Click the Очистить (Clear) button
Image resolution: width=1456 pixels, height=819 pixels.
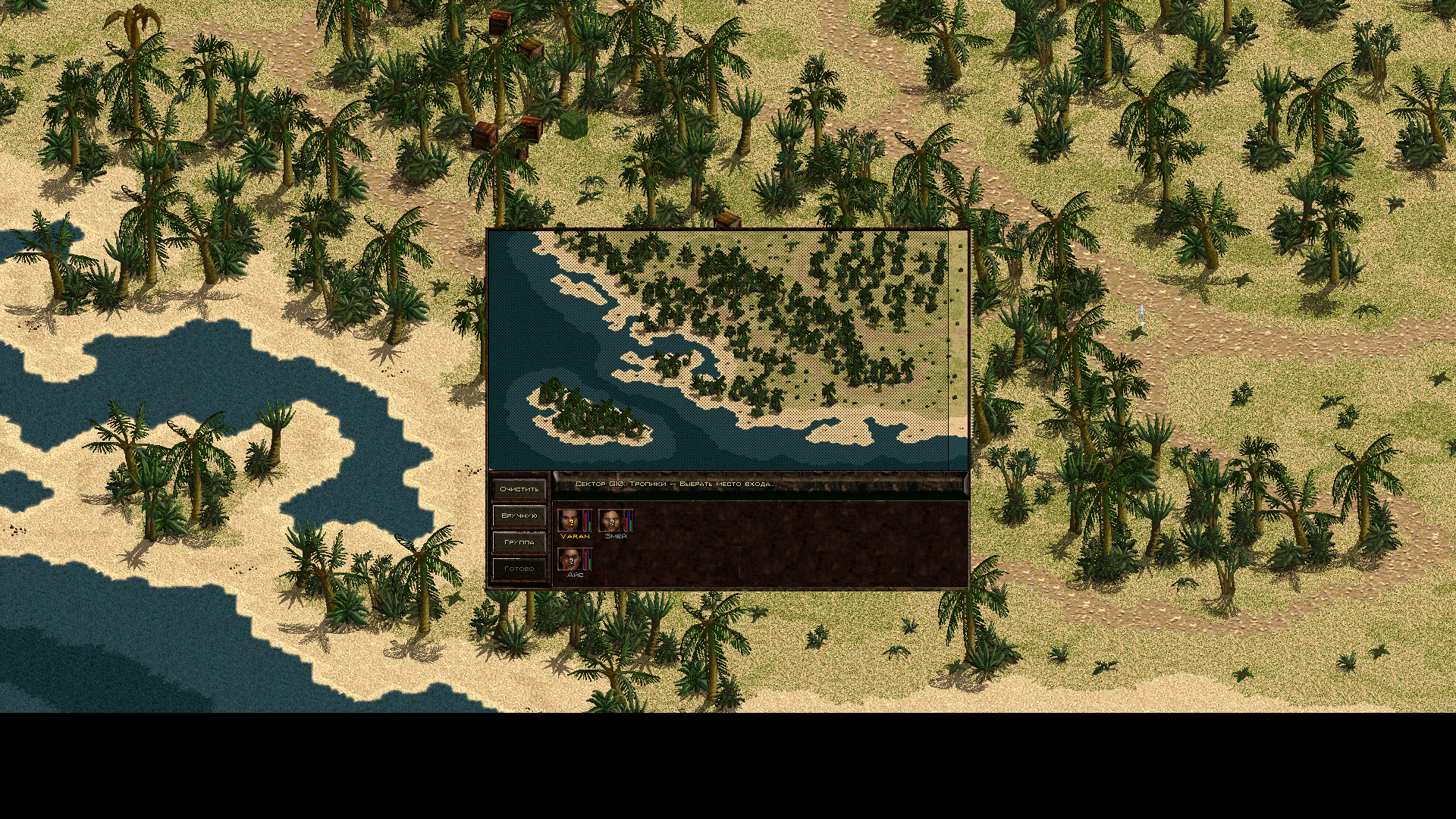(x=519, y=489)
